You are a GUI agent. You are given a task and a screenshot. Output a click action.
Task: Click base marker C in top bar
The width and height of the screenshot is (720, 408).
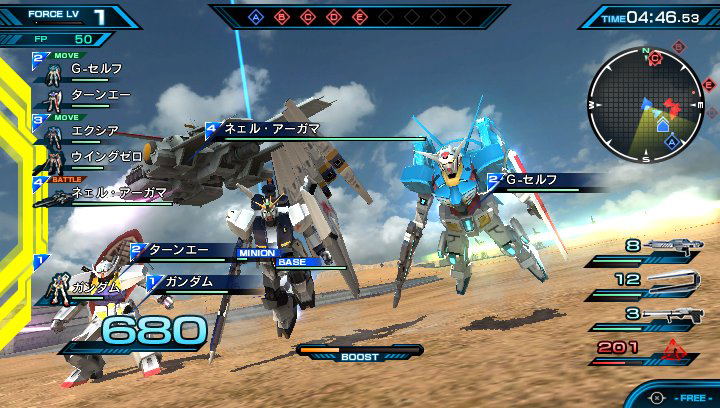click(308, 17)
